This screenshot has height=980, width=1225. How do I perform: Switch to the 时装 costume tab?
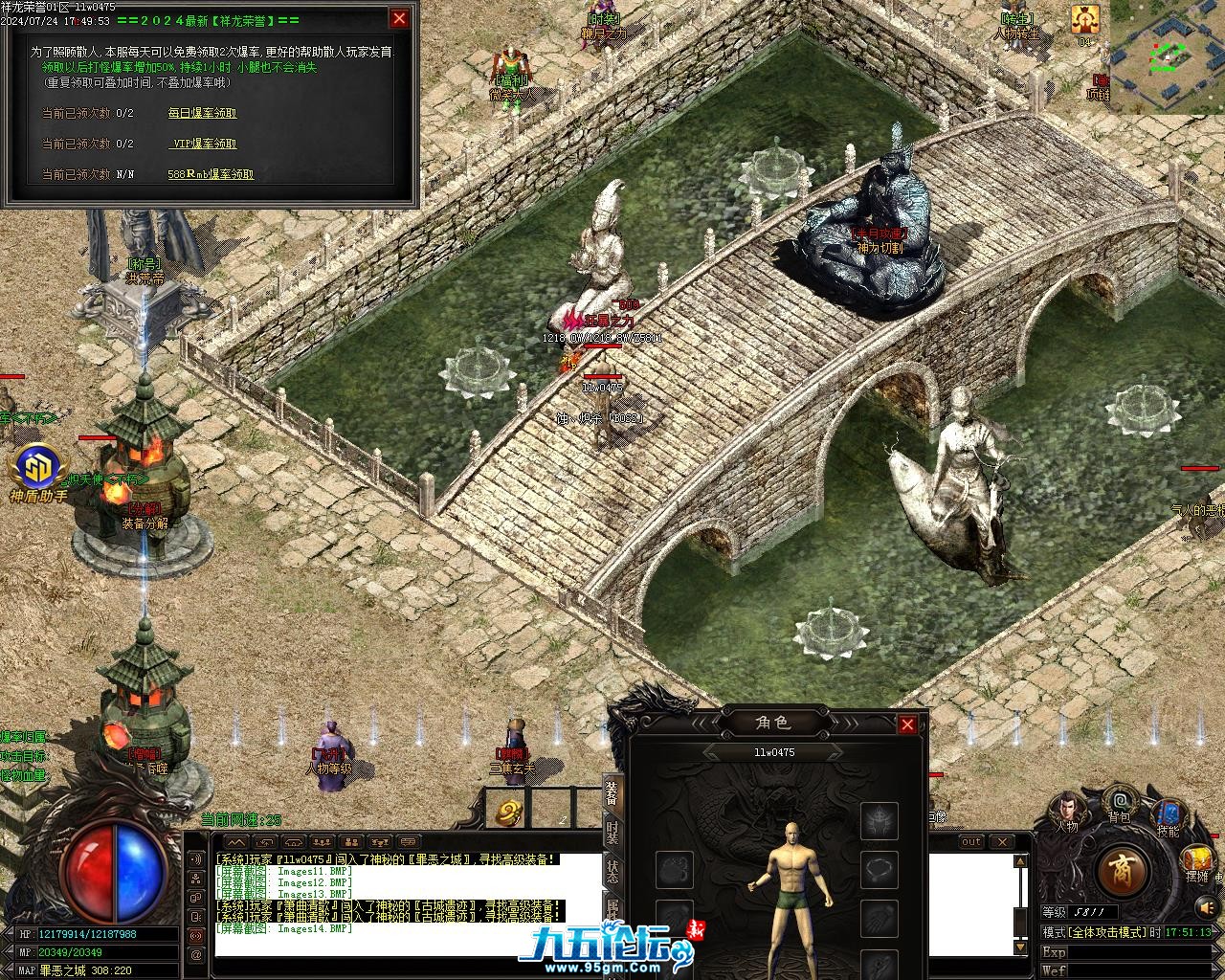point(612,834)
